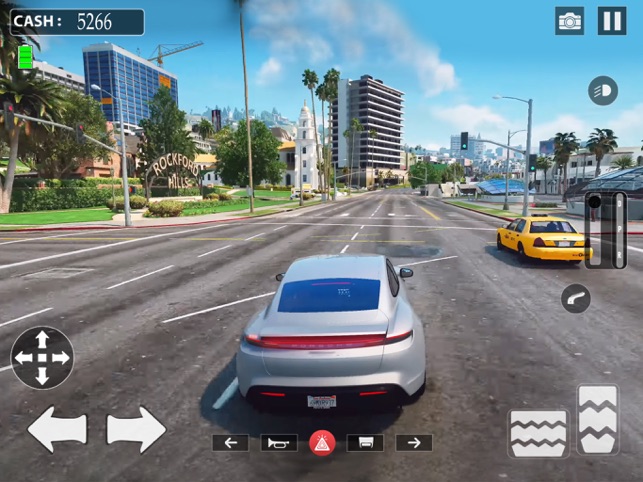Tap the car door icon button
This screenshot has height=482, width=643.
(365, 442)
